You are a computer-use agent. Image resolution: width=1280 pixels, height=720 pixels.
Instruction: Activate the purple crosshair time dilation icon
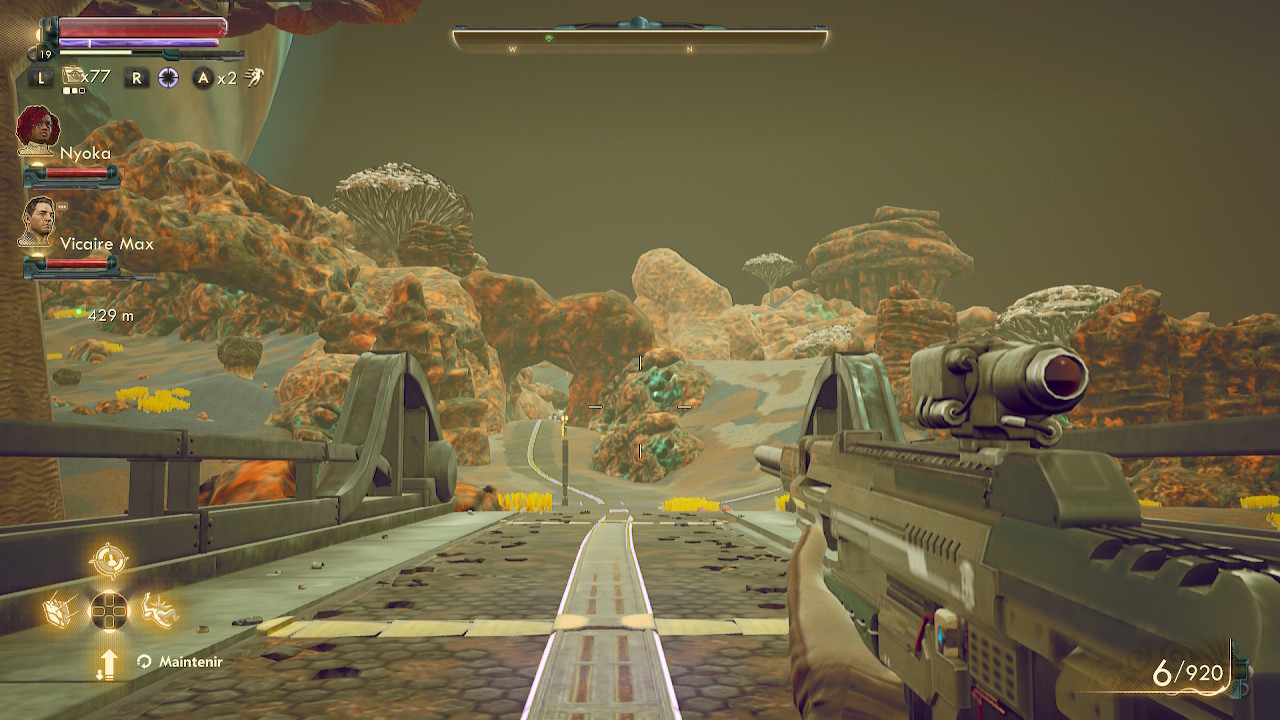coord(168,77)
